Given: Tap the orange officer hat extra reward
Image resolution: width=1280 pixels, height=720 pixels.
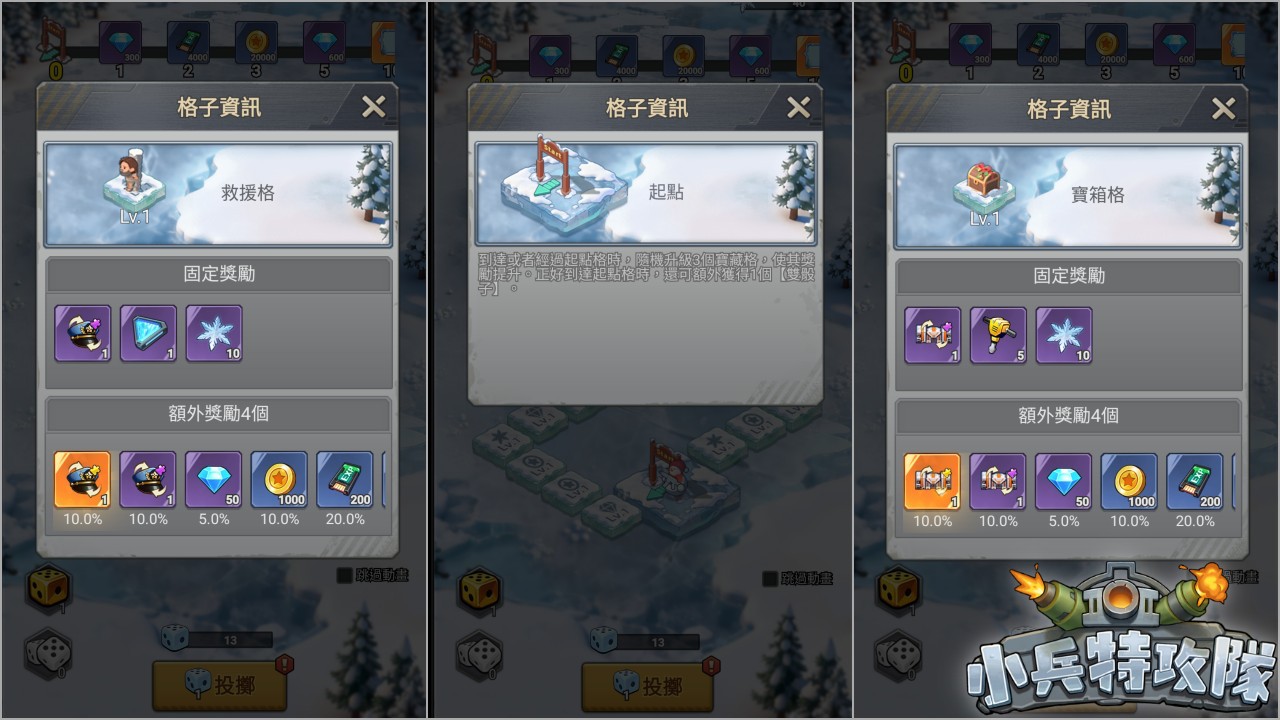Looking at the screenshot, I should pos(82,480).
